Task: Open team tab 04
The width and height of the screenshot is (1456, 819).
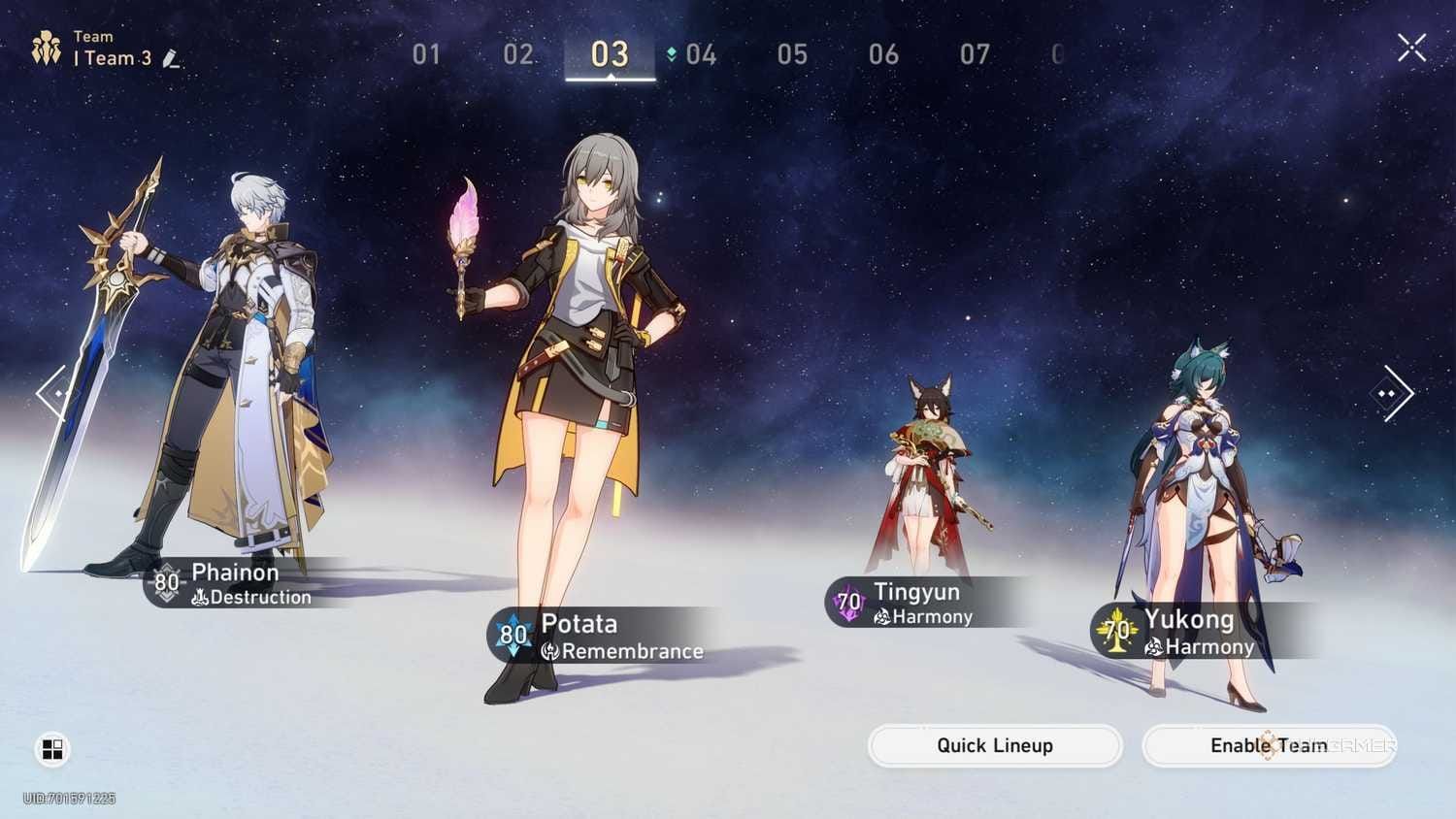Action: point(700,54)
